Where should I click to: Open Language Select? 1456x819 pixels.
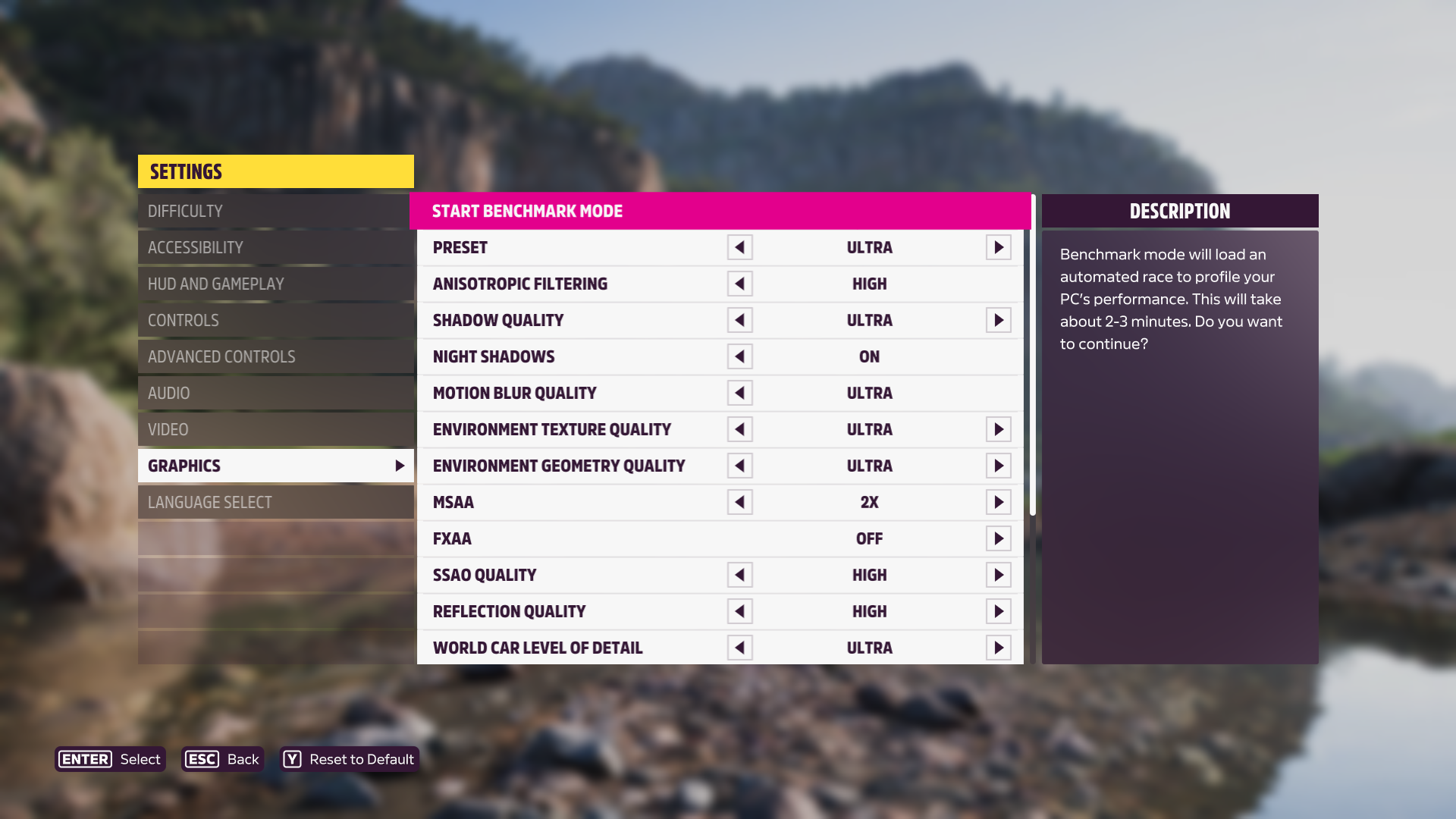[x=275, y=502]
